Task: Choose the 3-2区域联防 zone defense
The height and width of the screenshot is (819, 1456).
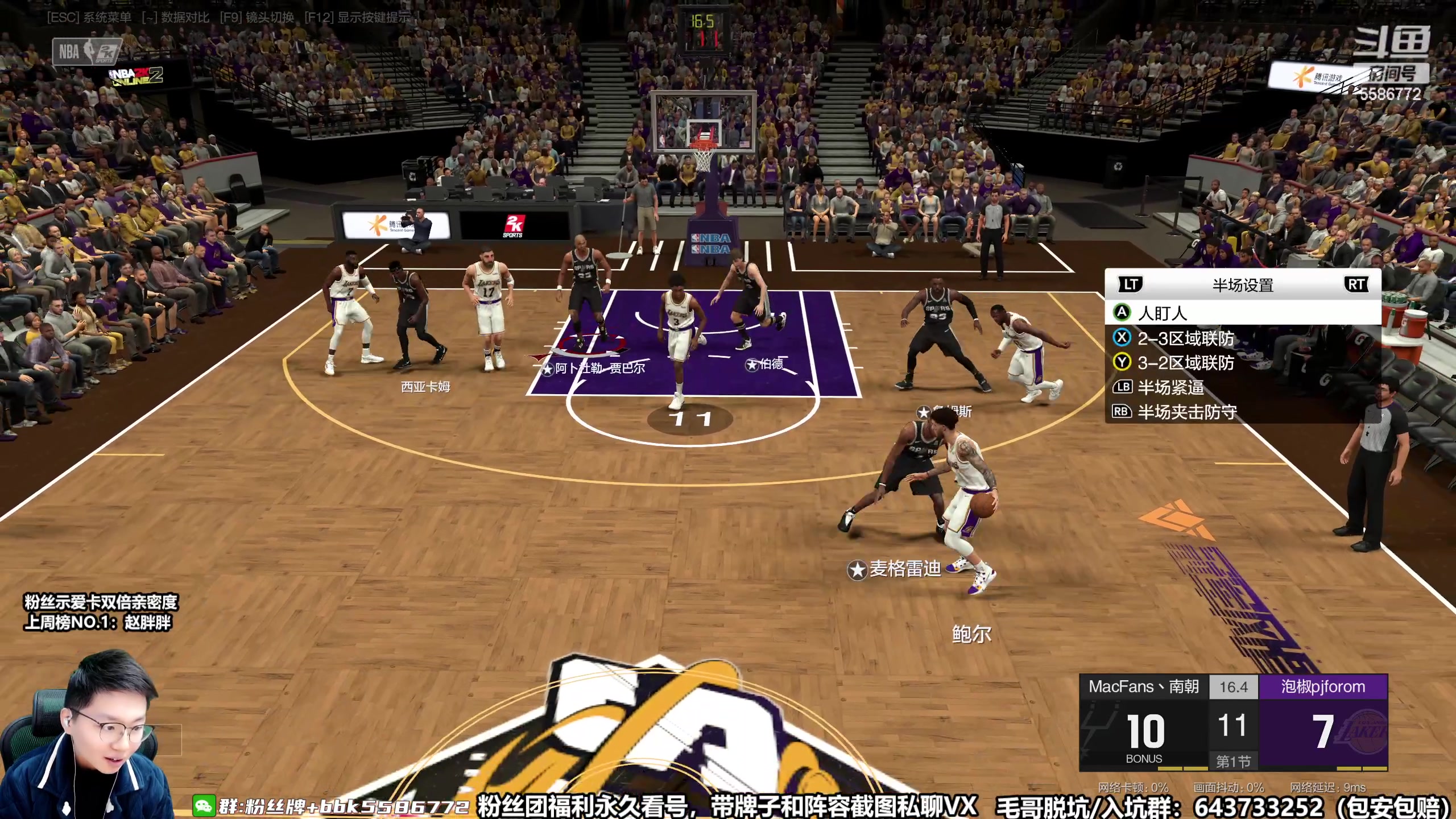Action: [x=1185, y=363]
